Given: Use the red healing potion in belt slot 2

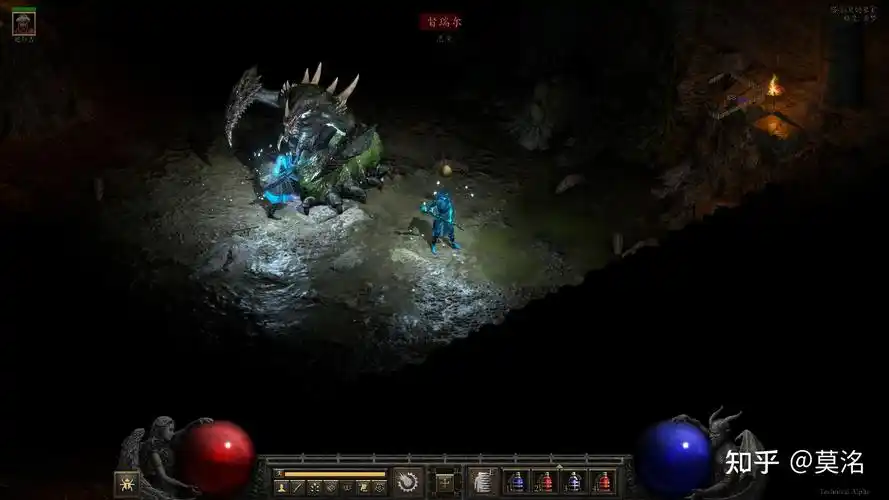Looking at the screenshot, I should pos(545,482).
